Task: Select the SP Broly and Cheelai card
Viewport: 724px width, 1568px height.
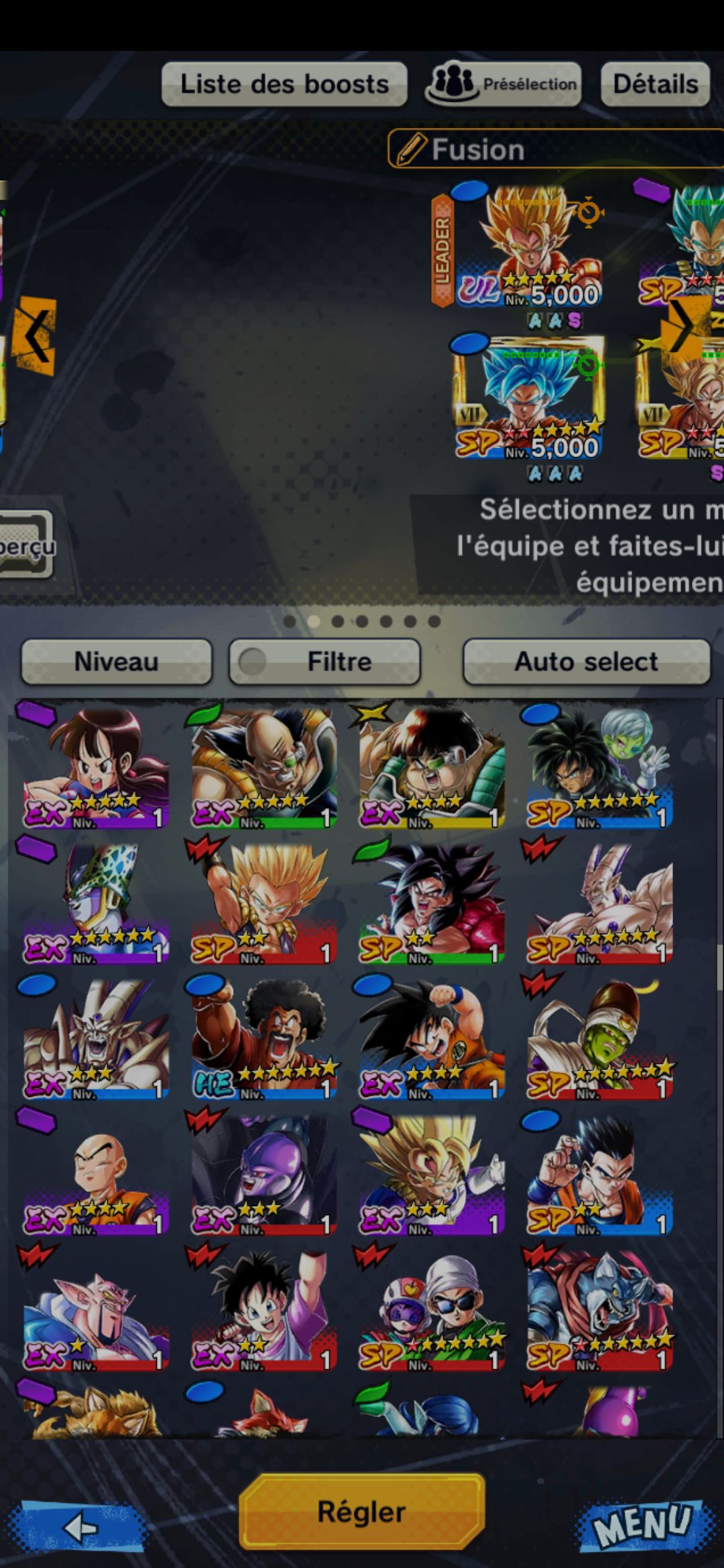Action: point(599,767)
